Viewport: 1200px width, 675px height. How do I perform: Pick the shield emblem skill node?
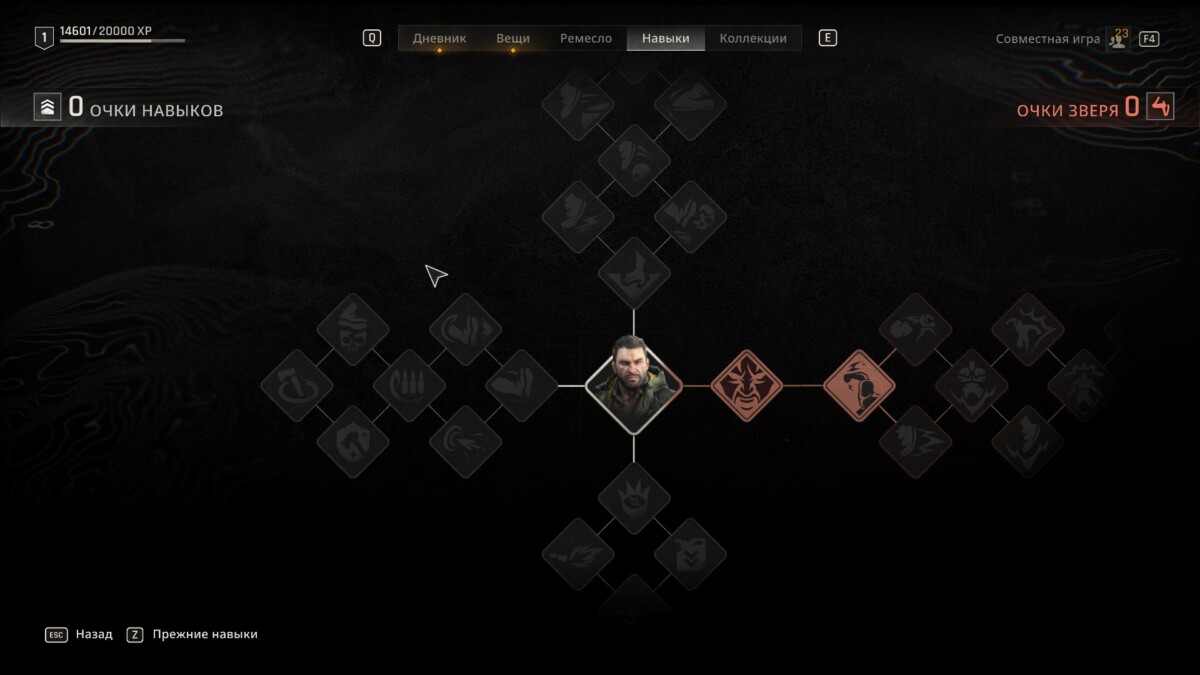(353, 441)
